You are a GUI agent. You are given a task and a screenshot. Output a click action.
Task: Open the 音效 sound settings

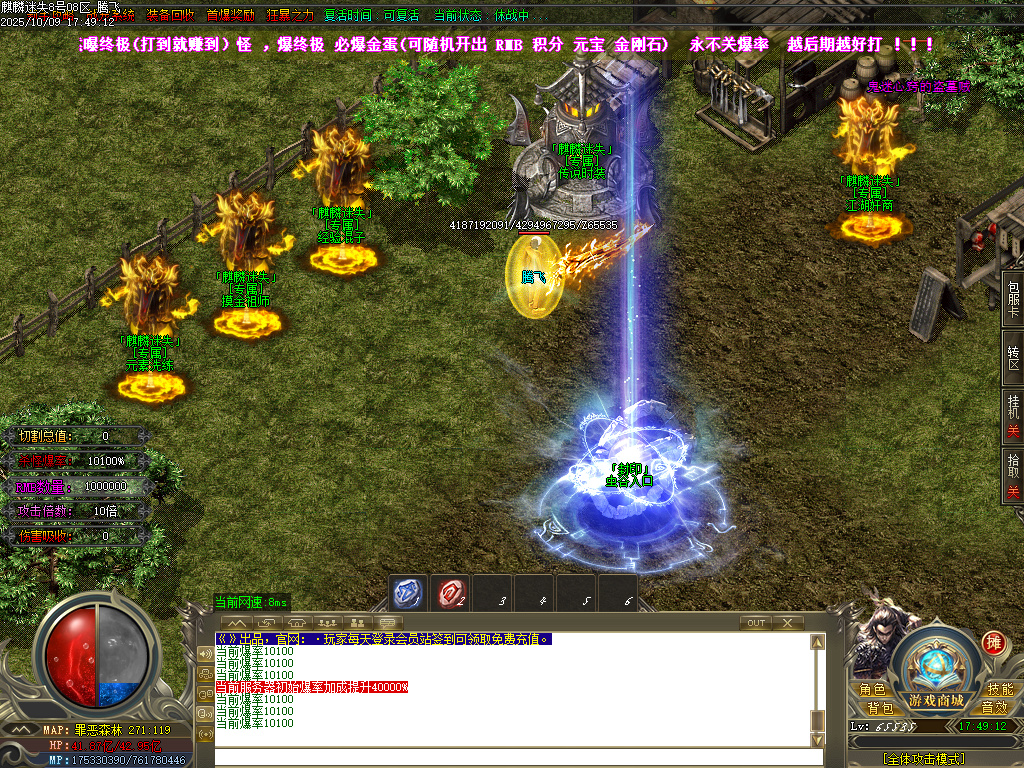tap(993, 707)
